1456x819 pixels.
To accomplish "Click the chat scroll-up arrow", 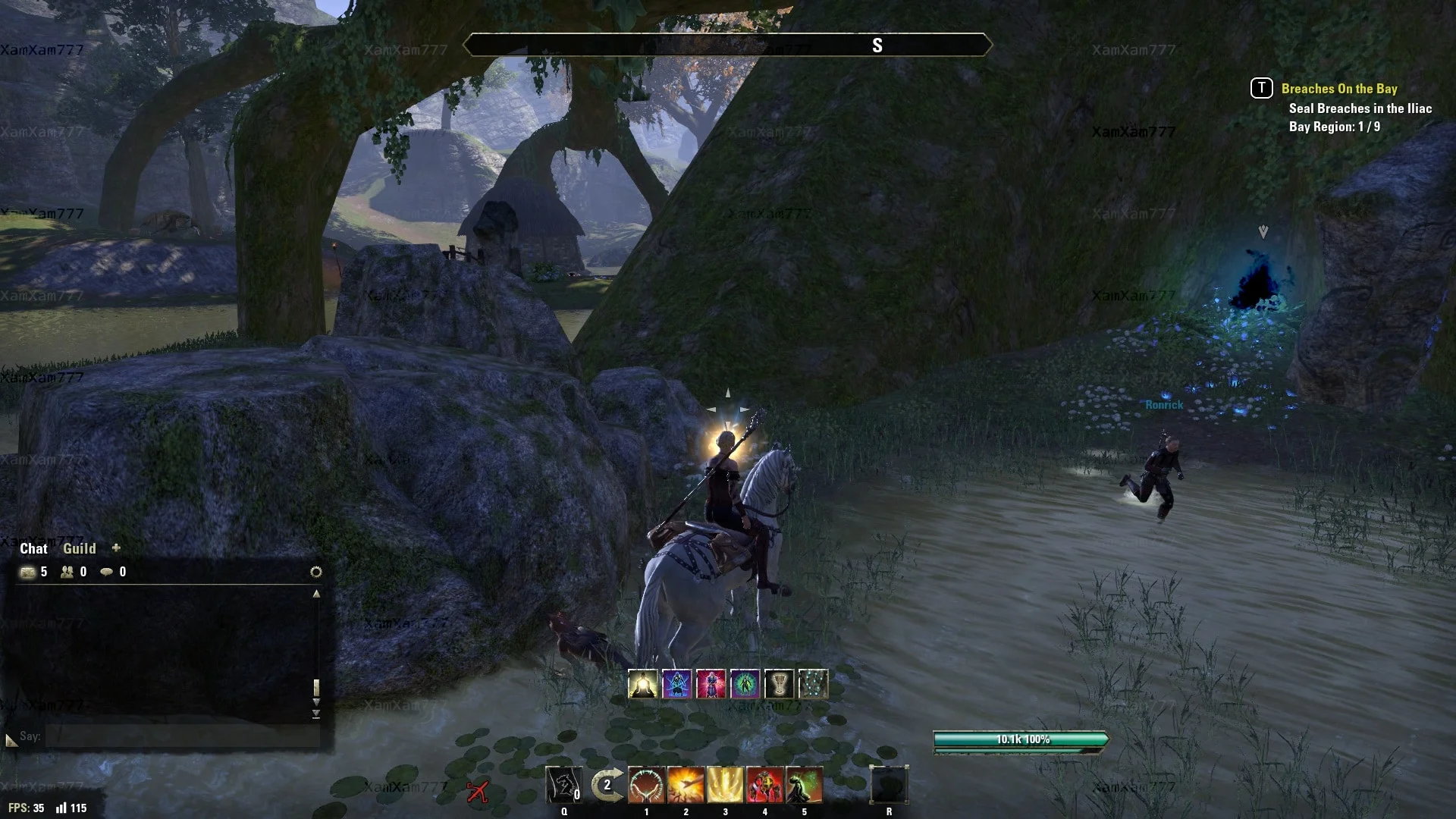I will click(316, 594).
